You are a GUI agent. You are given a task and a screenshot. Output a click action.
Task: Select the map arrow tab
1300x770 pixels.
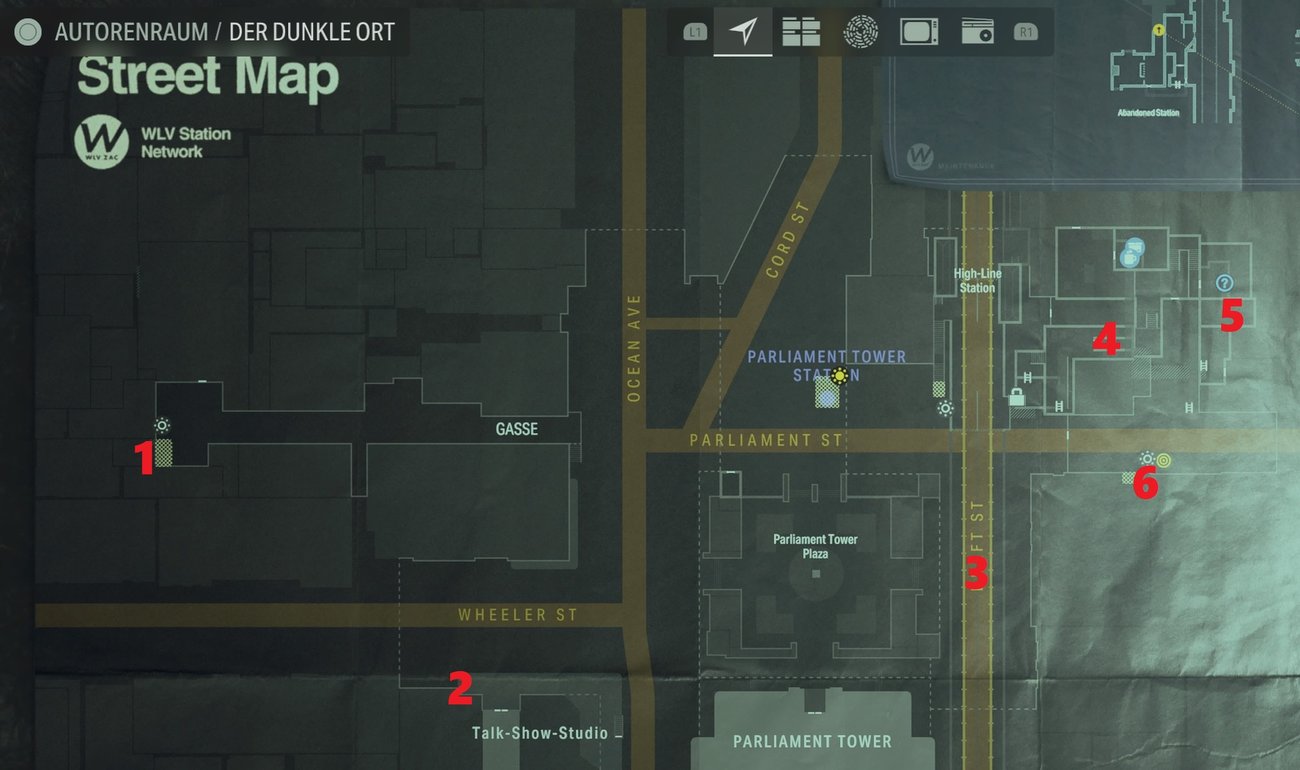tap(742, 32)
